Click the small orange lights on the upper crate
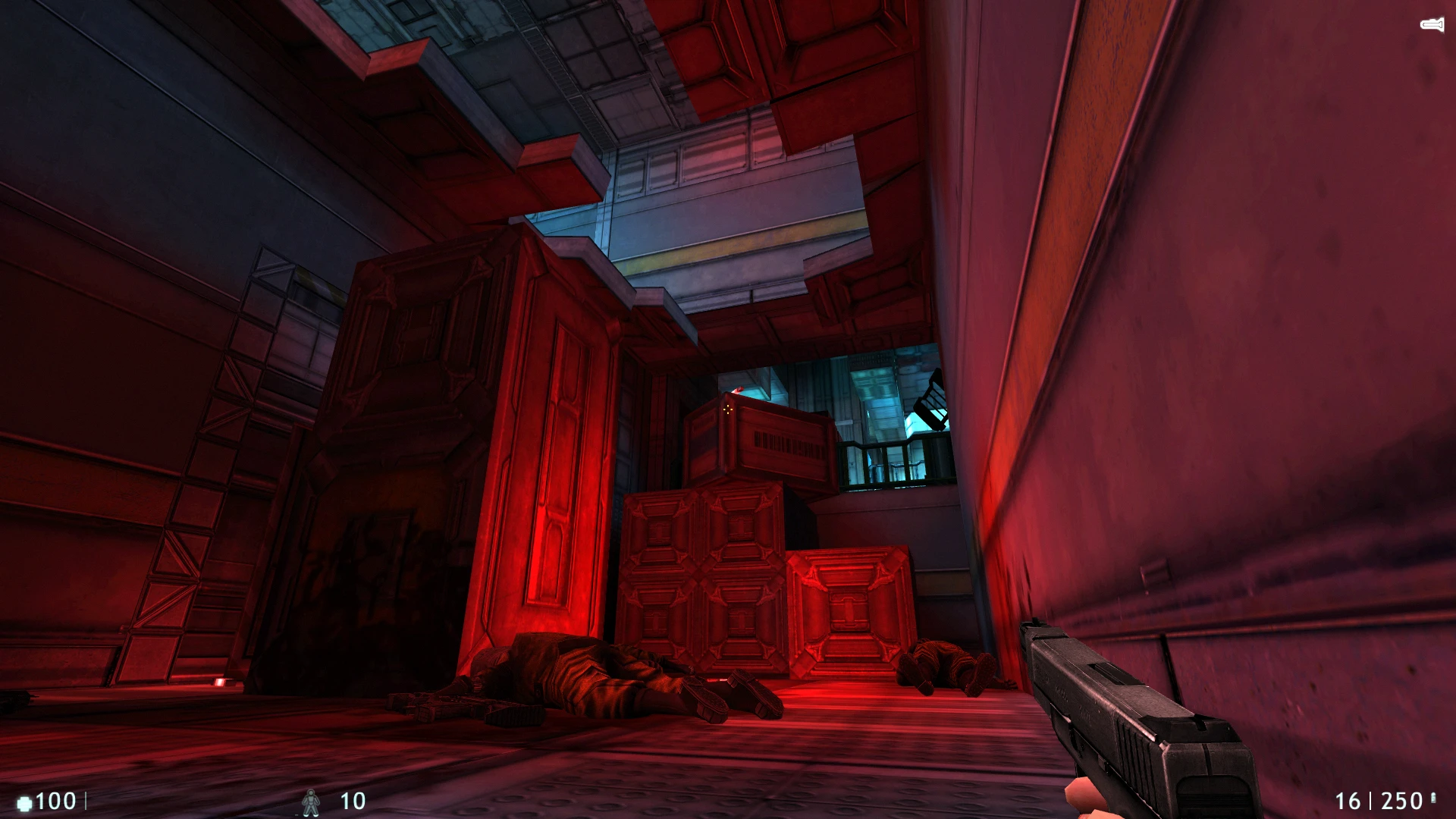1456x819 pixels. point(726,410)
